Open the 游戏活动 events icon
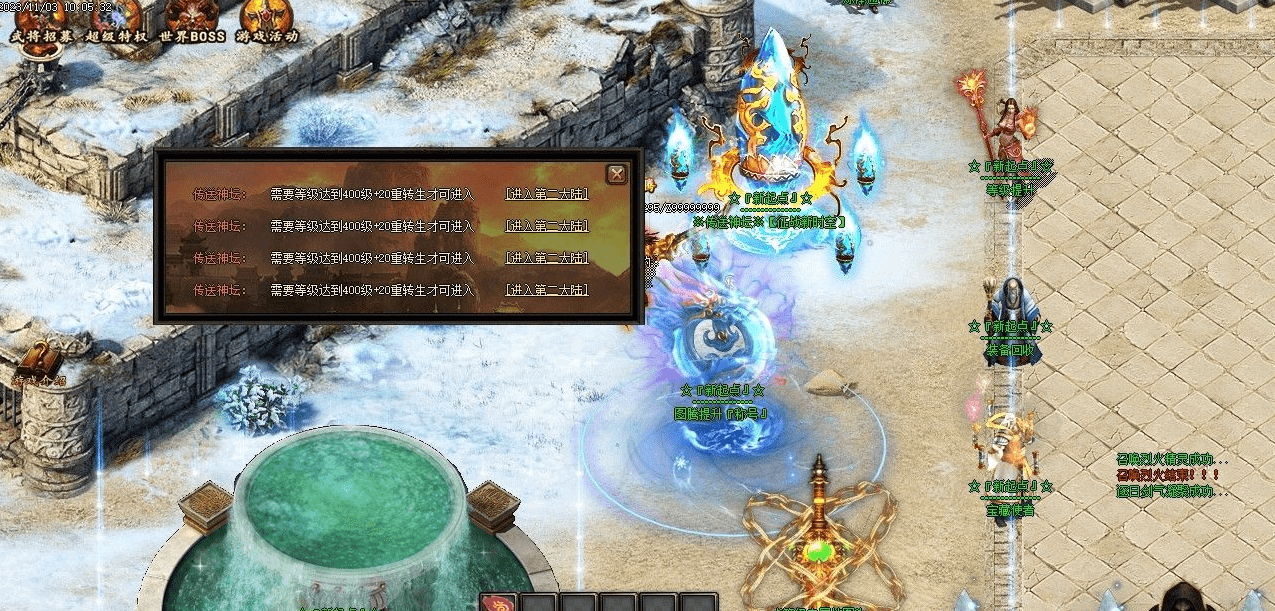The width and height of the screenshot is (1275, 611). pos(267,20)
